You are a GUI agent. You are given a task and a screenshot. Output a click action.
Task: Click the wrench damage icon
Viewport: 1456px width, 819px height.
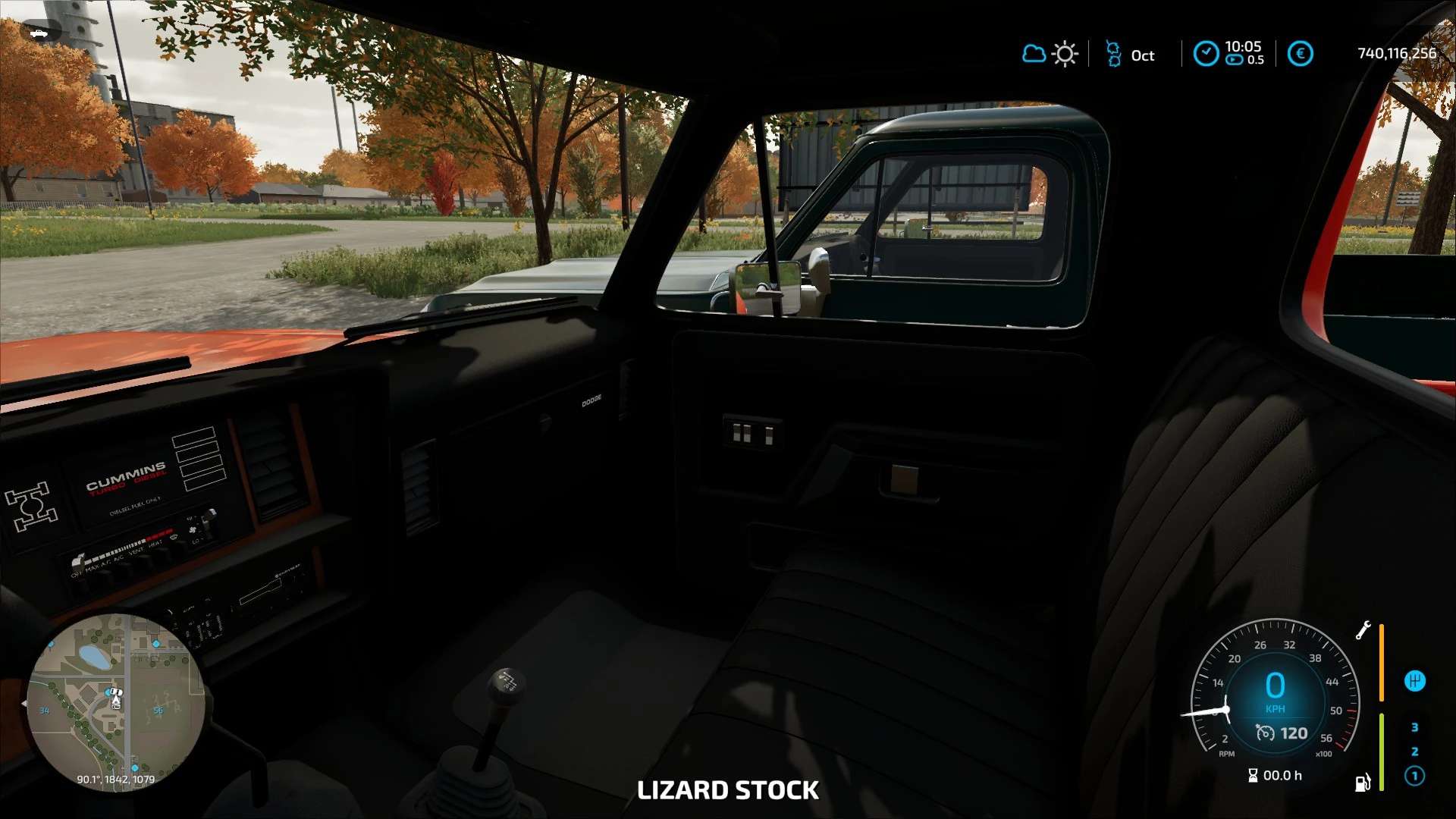coord(1363,630)
